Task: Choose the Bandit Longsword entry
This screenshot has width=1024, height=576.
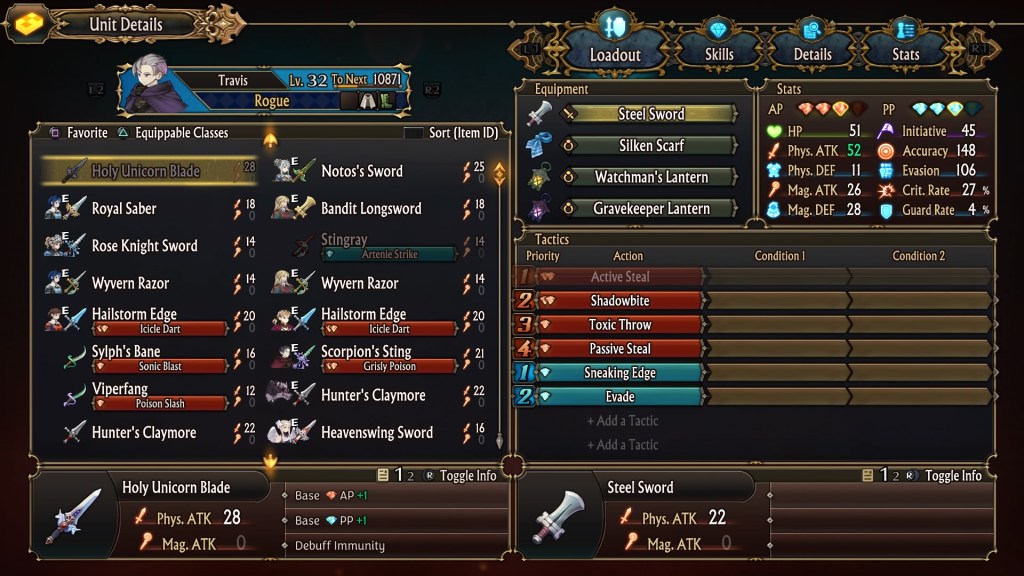Action: tap(371, 208)
